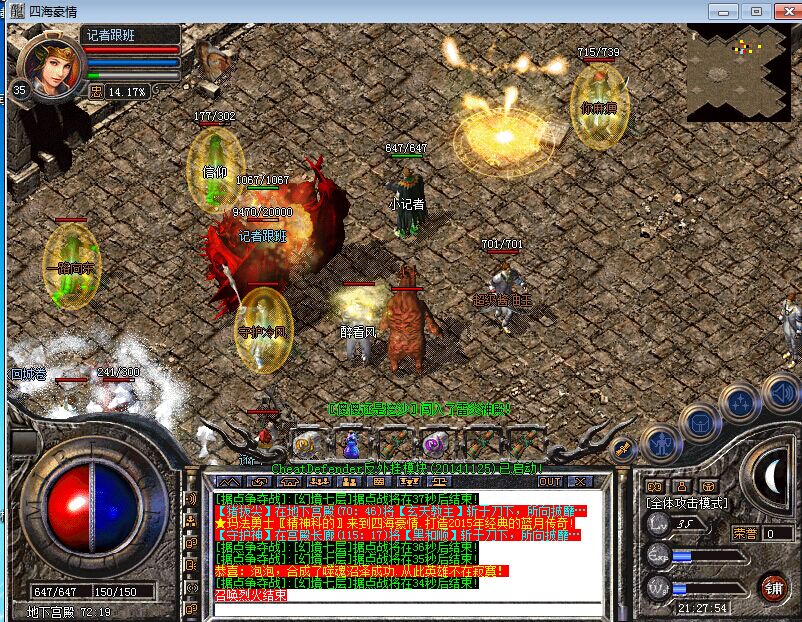Open the skills button with sparkling stars
Image resolution: width=802 pixels, height=622 pixels.
(x=740, y=403)
